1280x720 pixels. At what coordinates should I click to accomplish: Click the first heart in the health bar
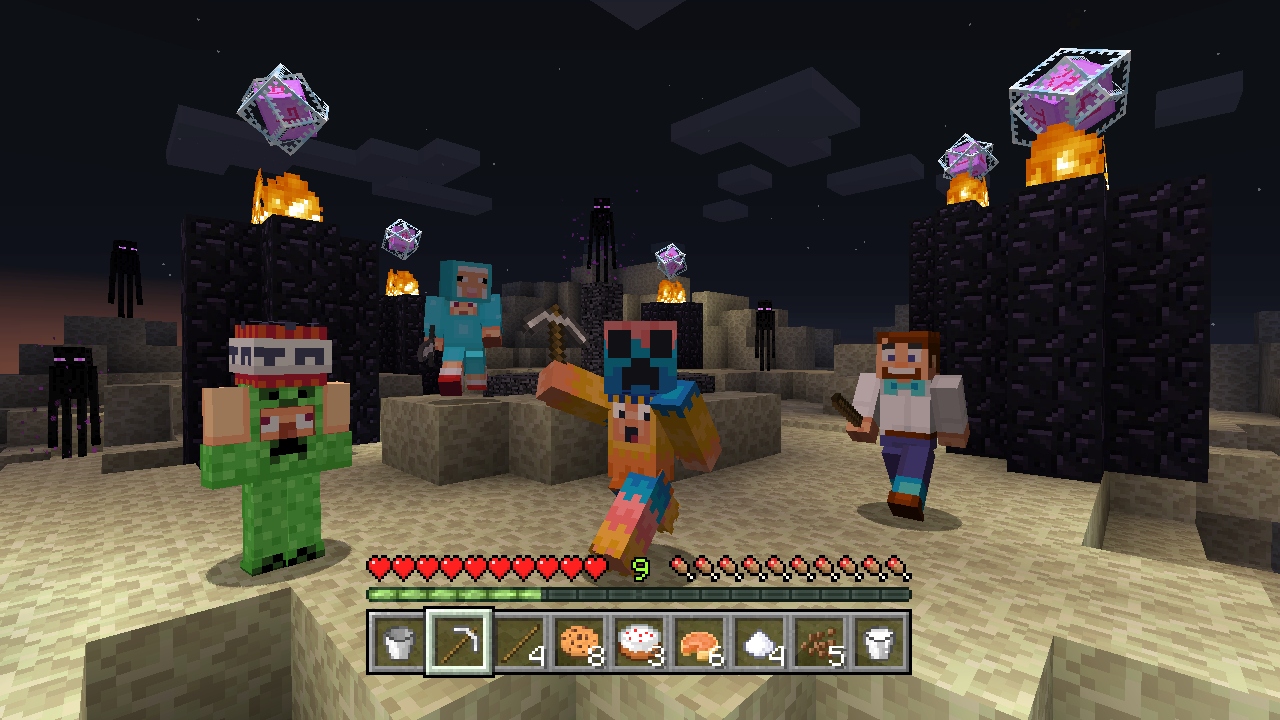point(377,565)
